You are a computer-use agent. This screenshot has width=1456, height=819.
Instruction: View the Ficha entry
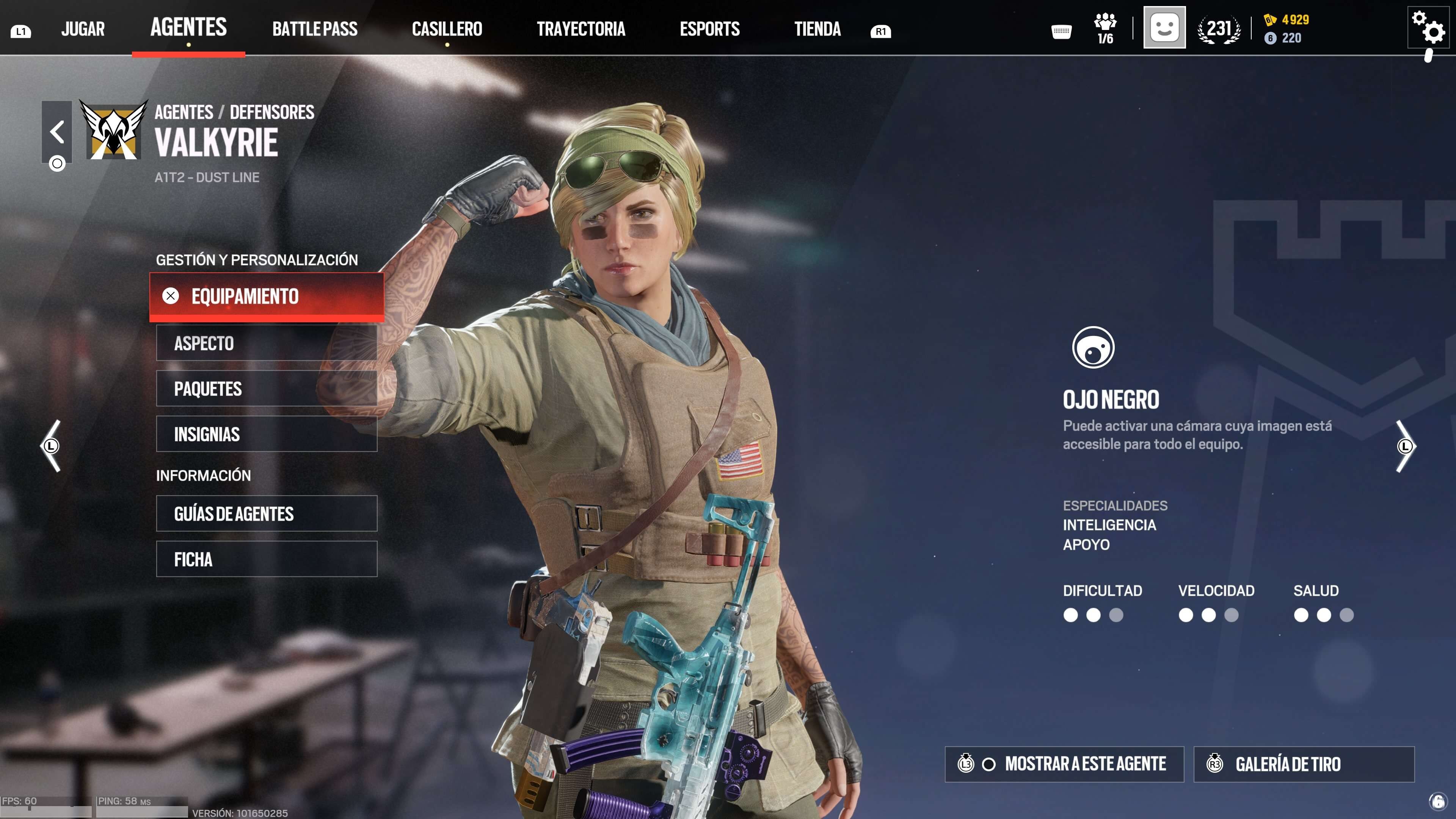coord(266,559)
